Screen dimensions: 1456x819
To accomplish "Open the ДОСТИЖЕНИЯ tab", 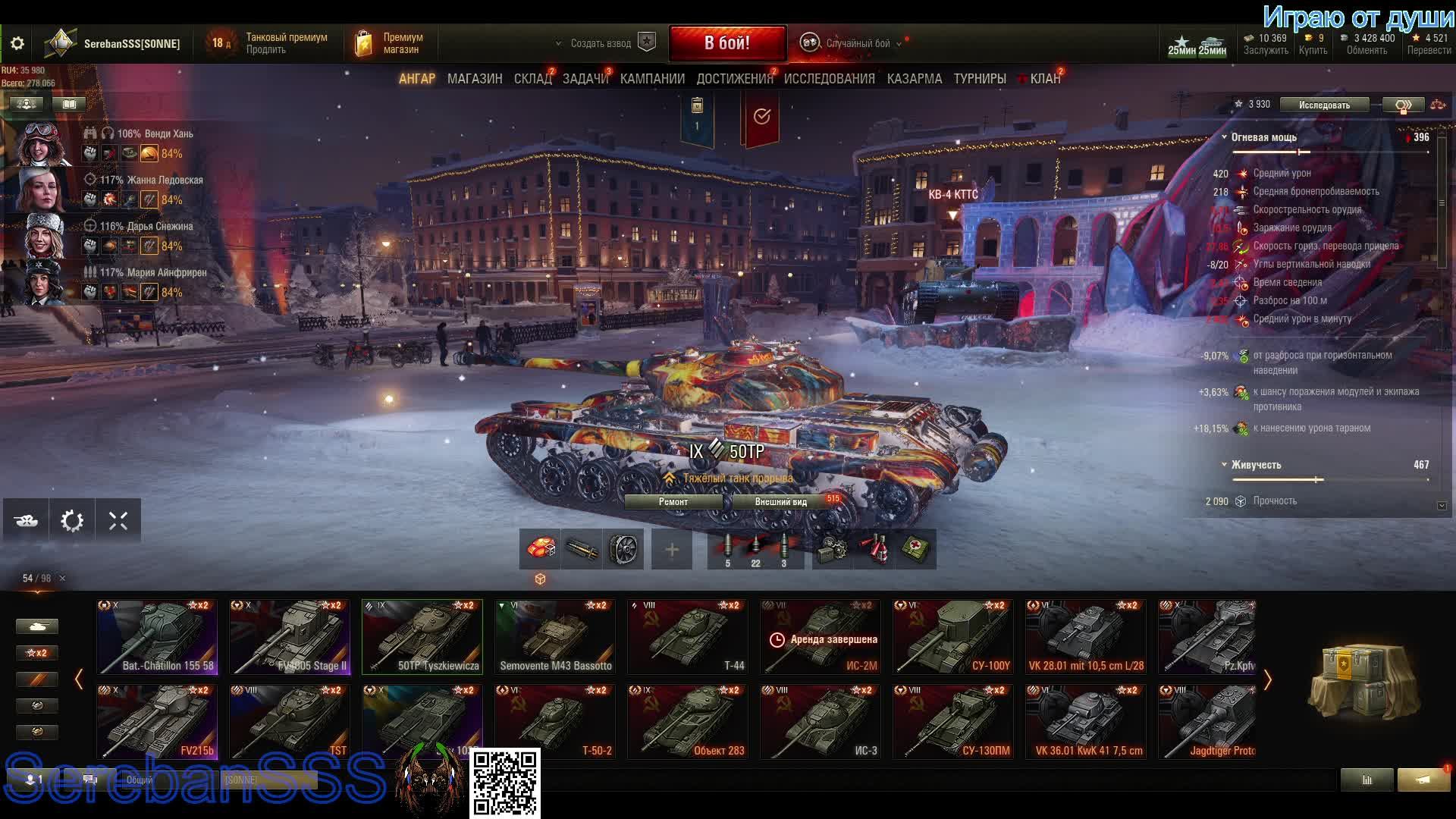I will pyautogui.click(x=734, y=79).
